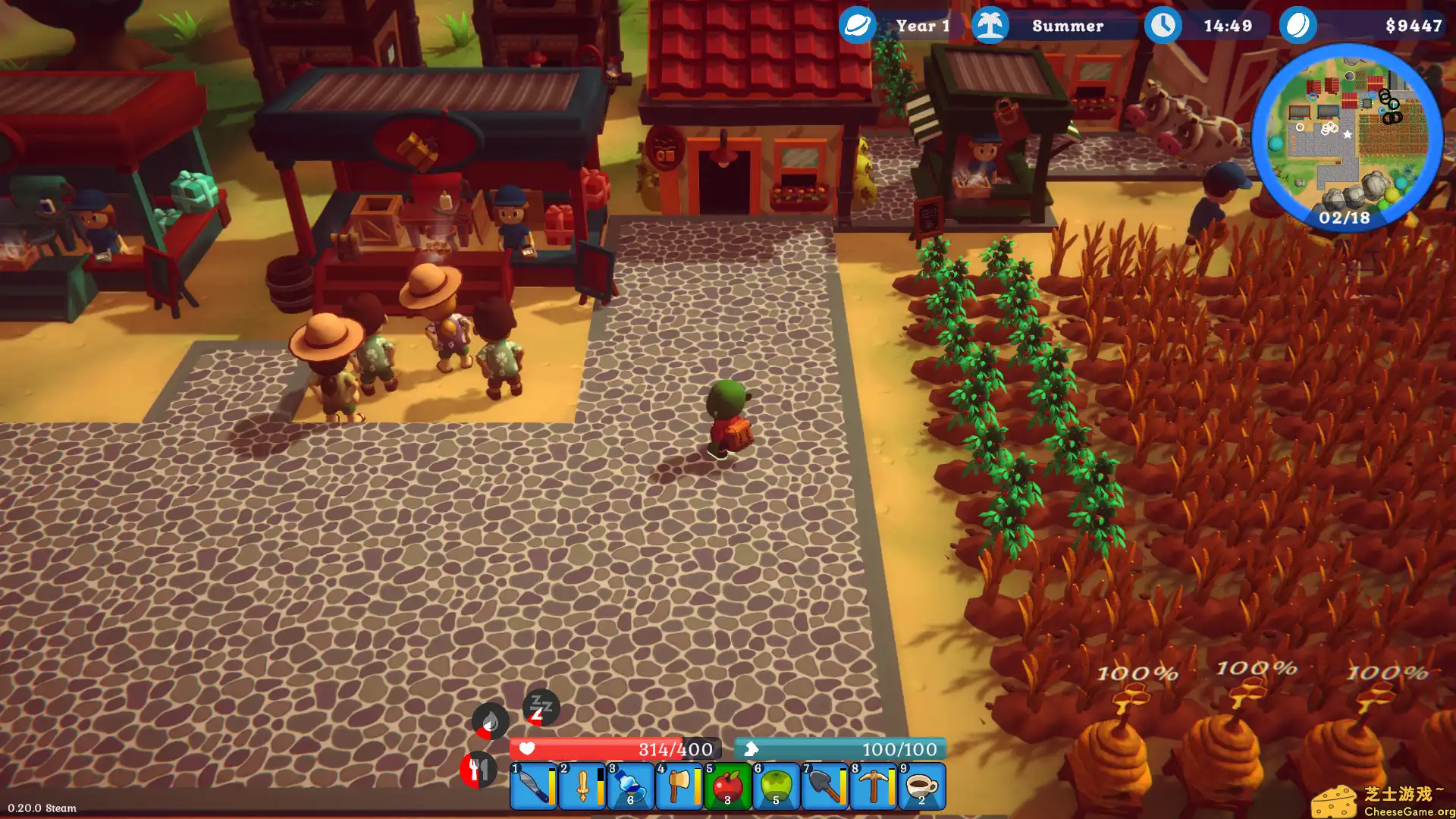1456x819 pixels.
Task: Click the thirst water-drop status icon
Action: [x=490, y=720]
